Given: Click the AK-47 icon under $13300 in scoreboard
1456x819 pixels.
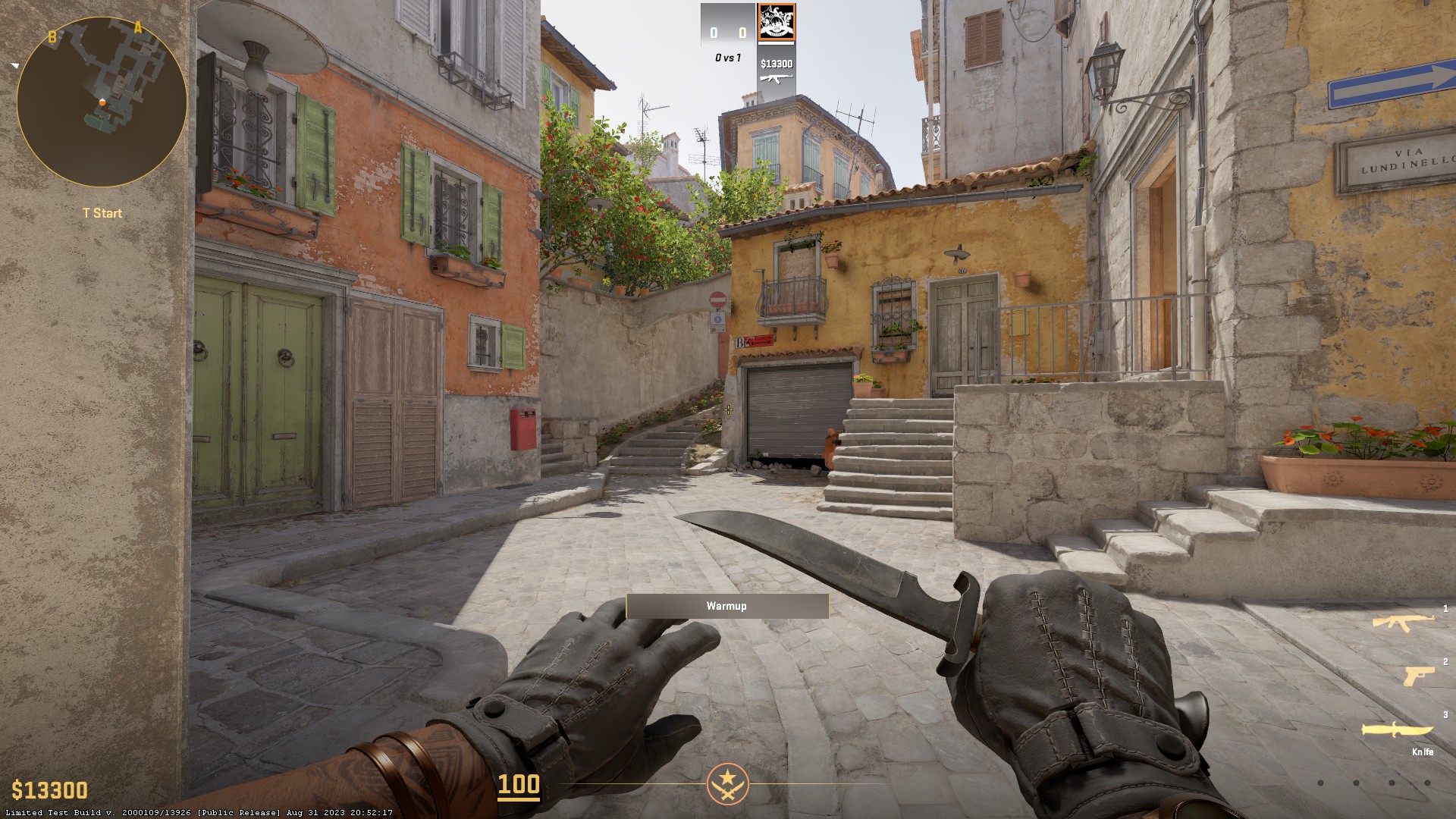Looking at the screenshot, I should tap(775, 79).
